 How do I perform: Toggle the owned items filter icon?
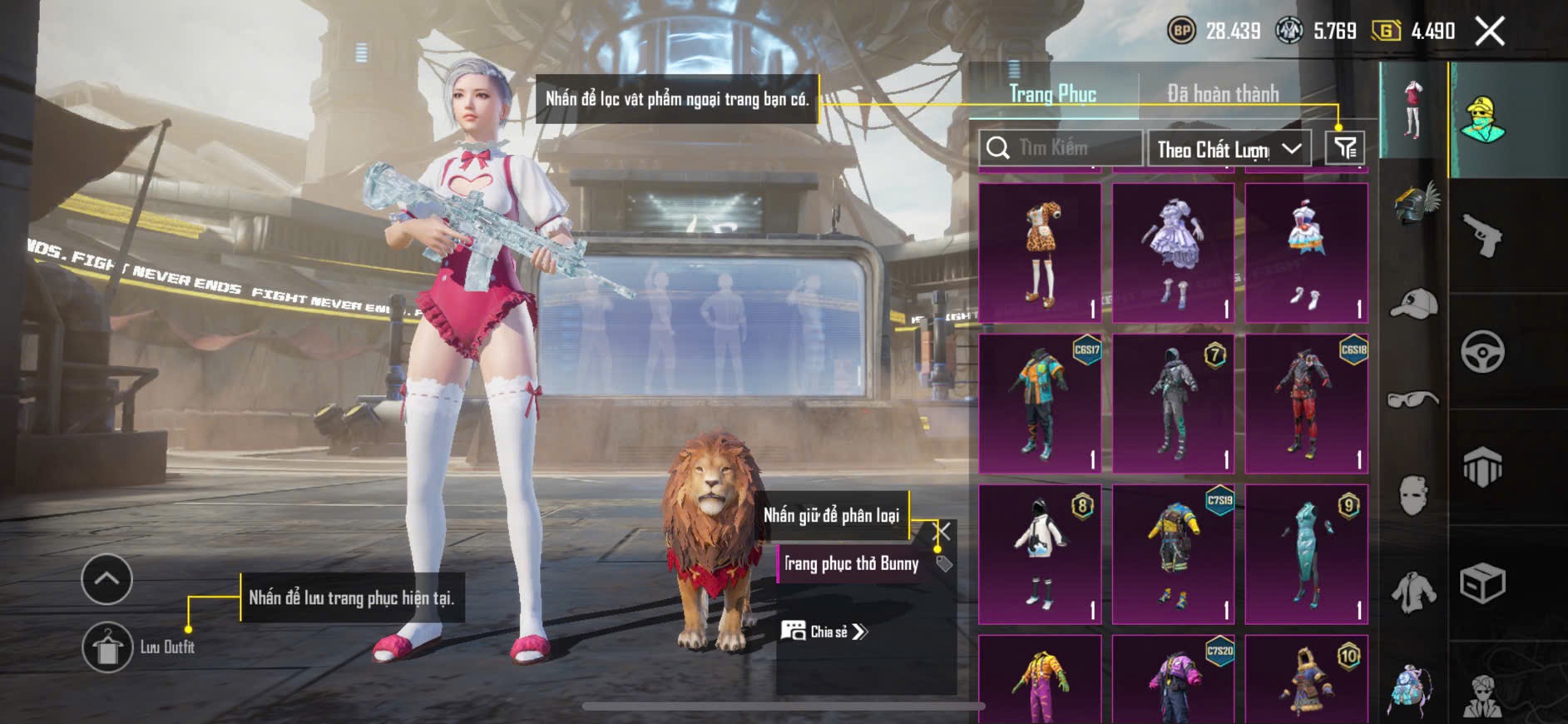click(1345, 148)
